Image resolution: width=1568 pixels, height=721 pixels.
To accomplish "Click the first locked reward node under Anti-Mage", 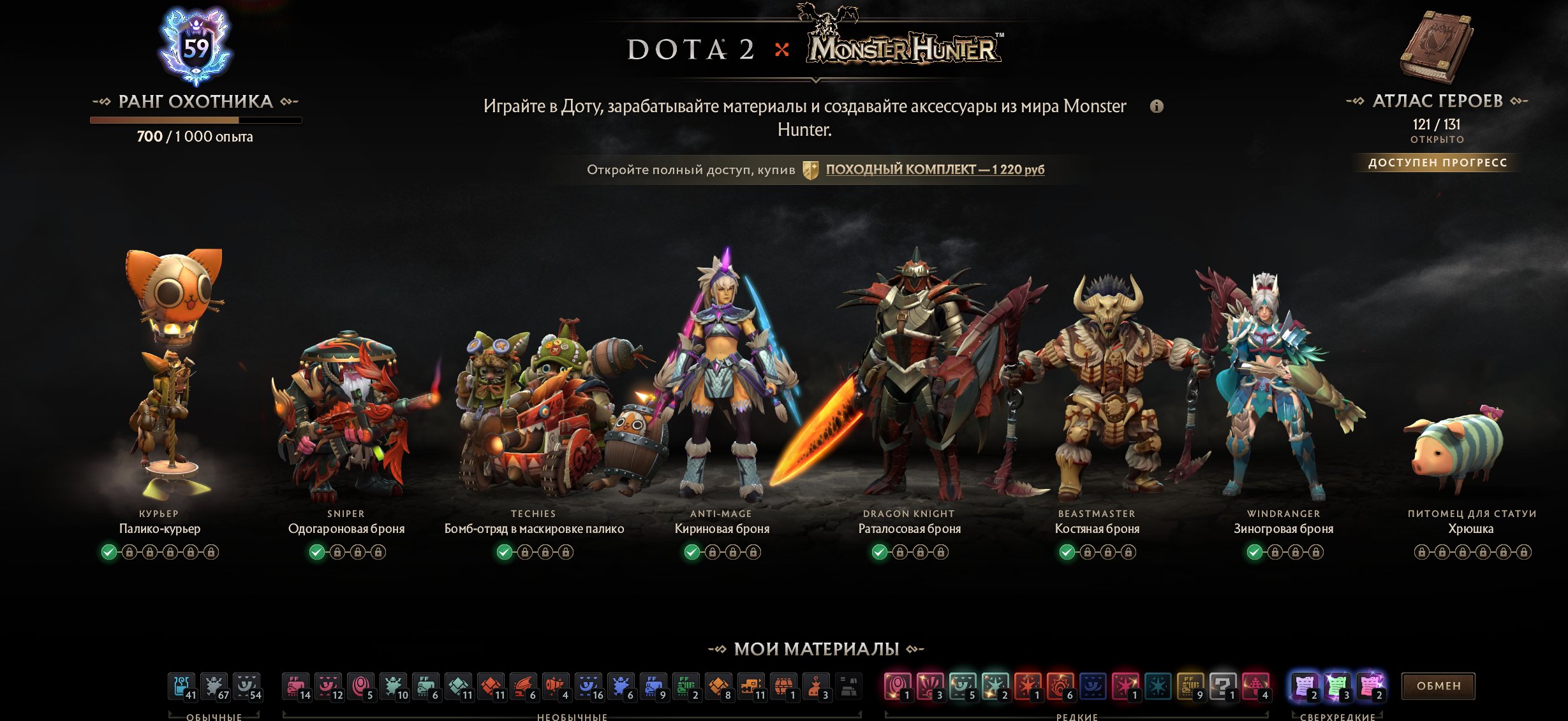I will (713, 553).
